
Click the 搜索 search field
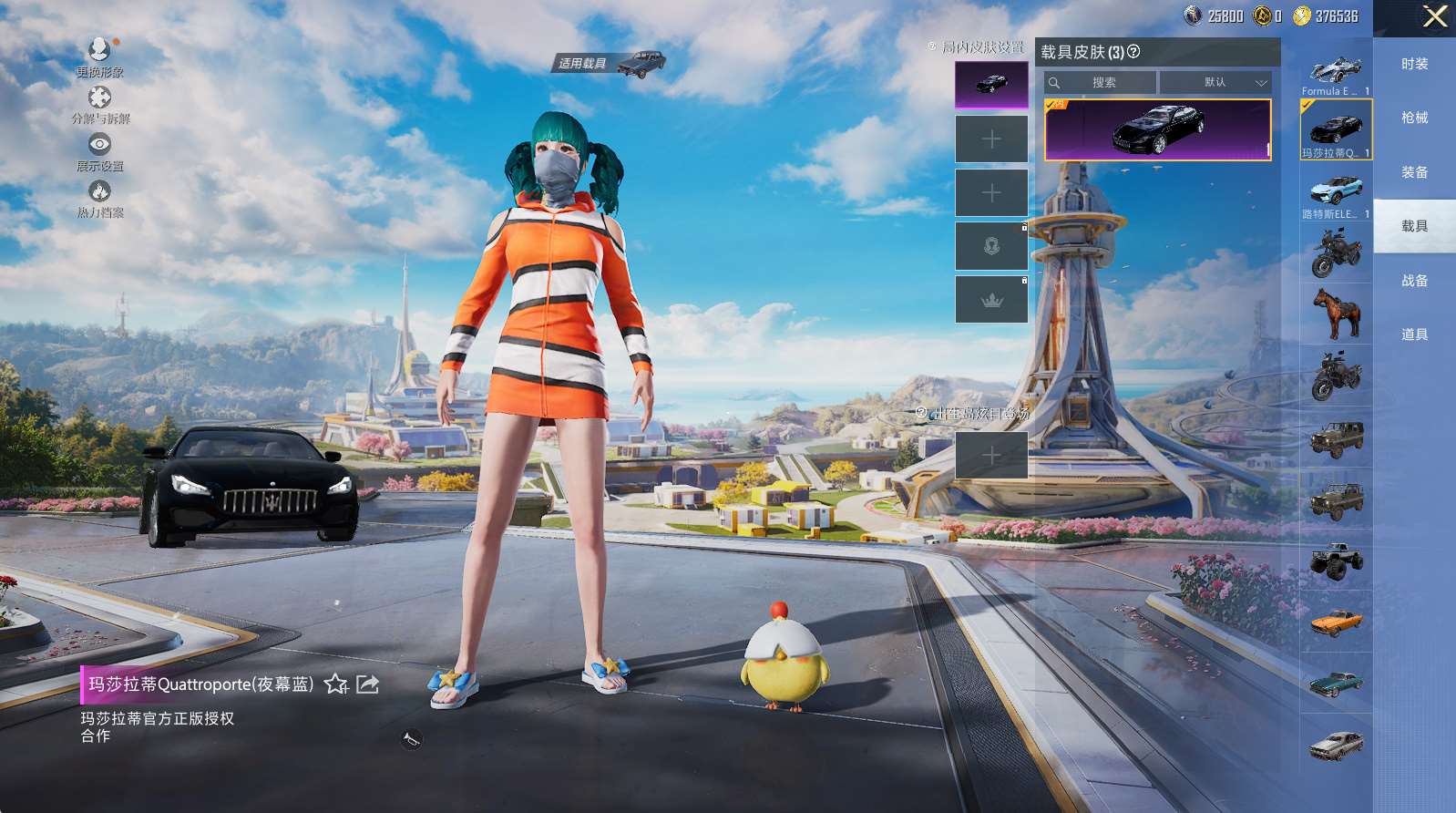tap(1101, 83)
